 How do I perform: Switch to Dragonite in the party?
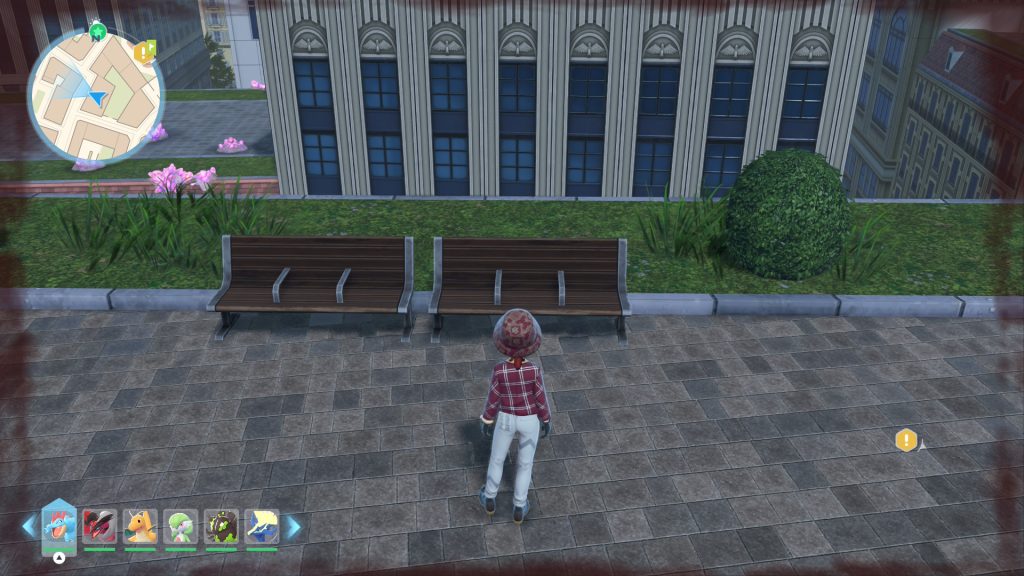pos(140,526)
